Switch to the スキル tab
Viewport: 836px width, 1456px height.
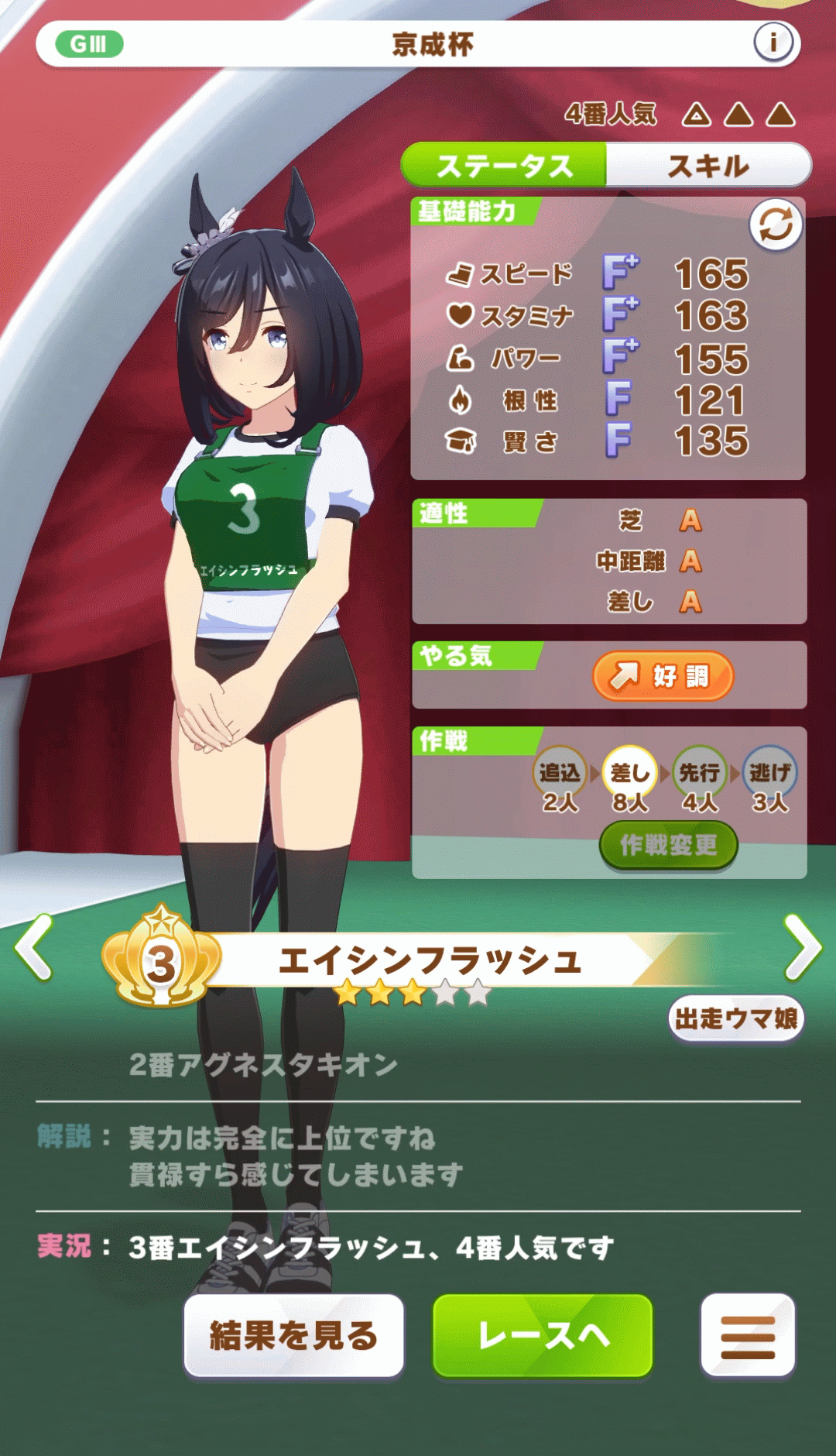pyautogui.click(x=708, y=166)
